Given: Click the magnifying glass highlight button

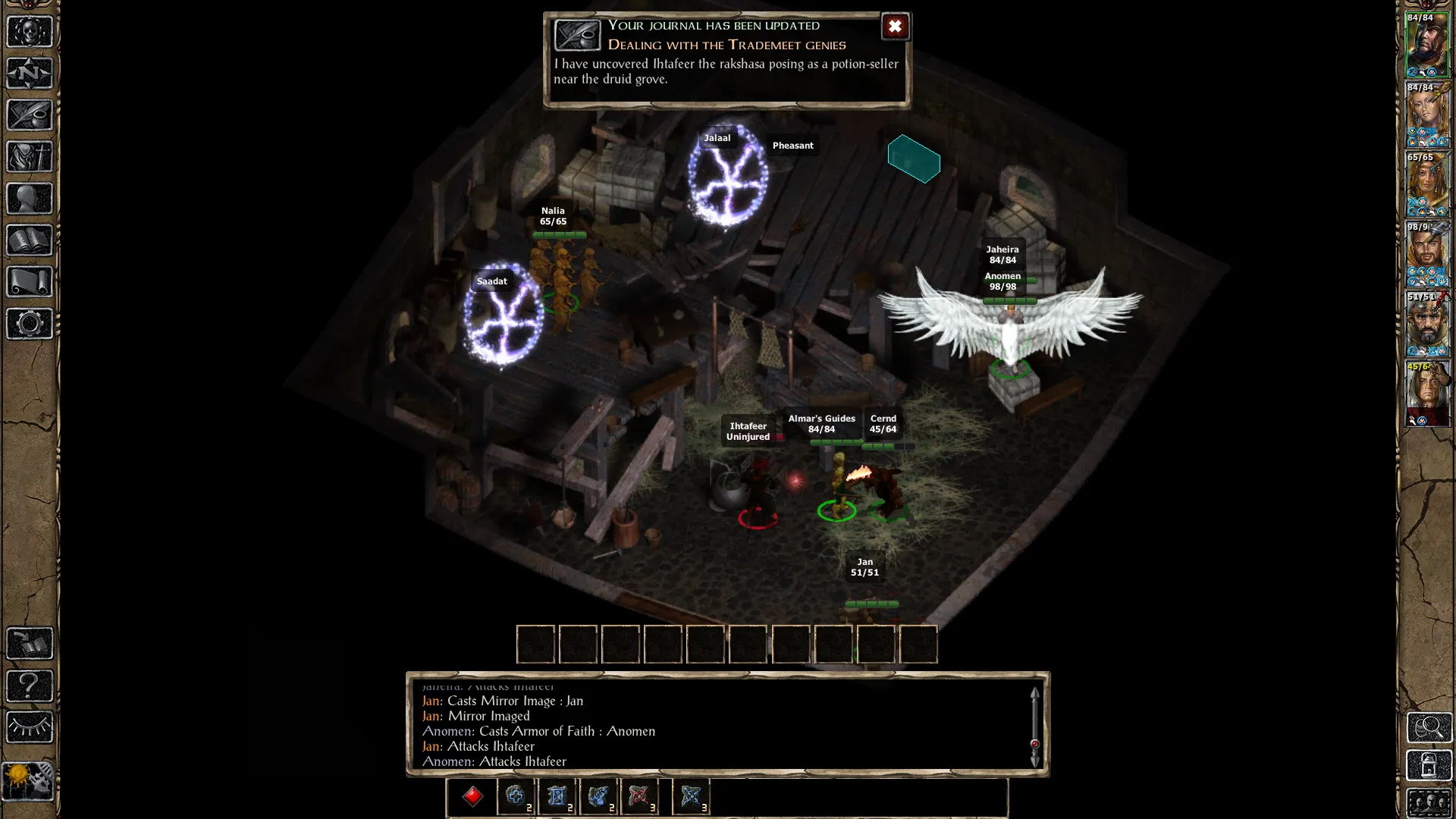Looking at the screenshot, I should [1429, 727].
